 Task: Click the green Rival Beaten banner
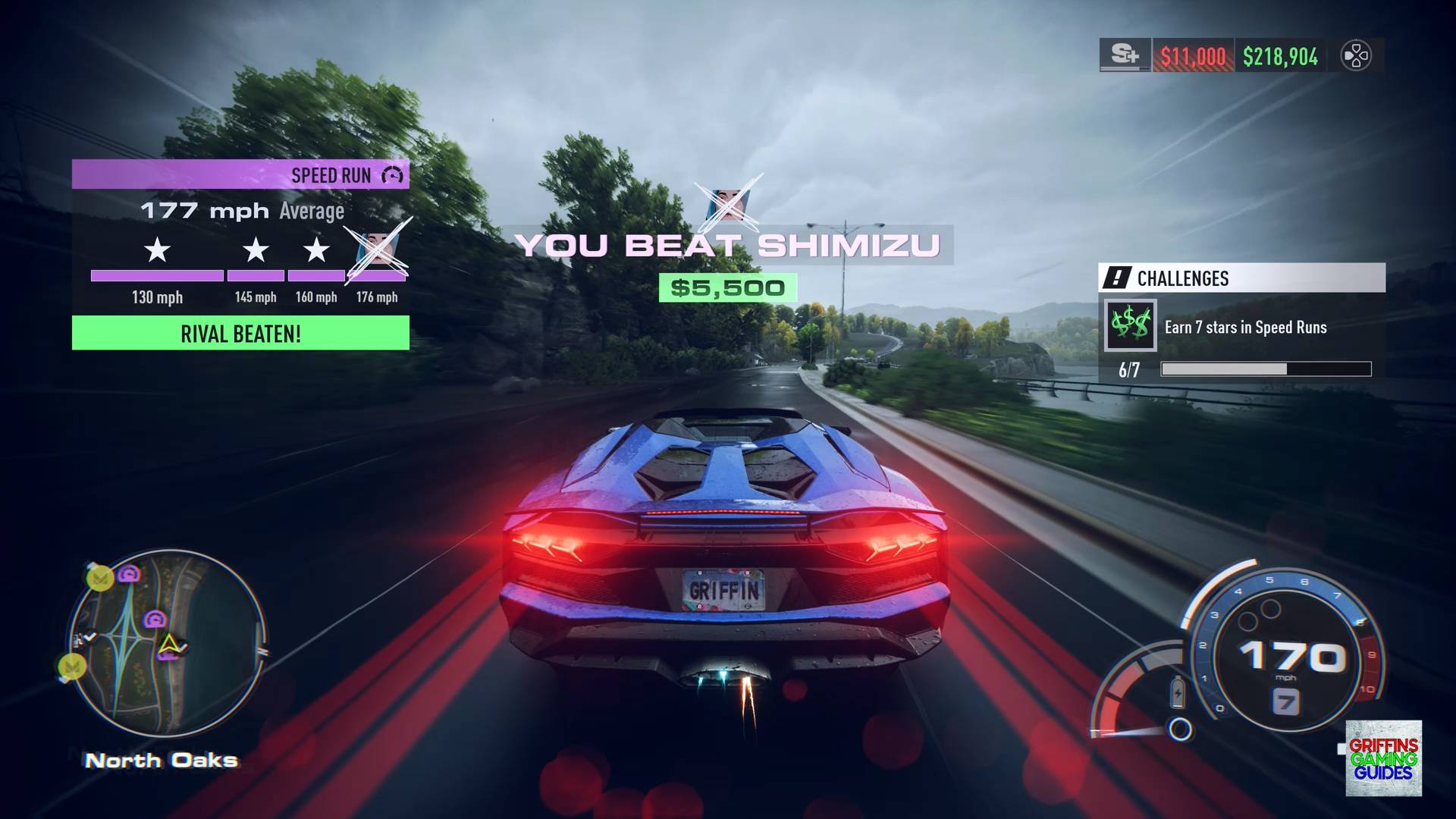pos(240,334)
